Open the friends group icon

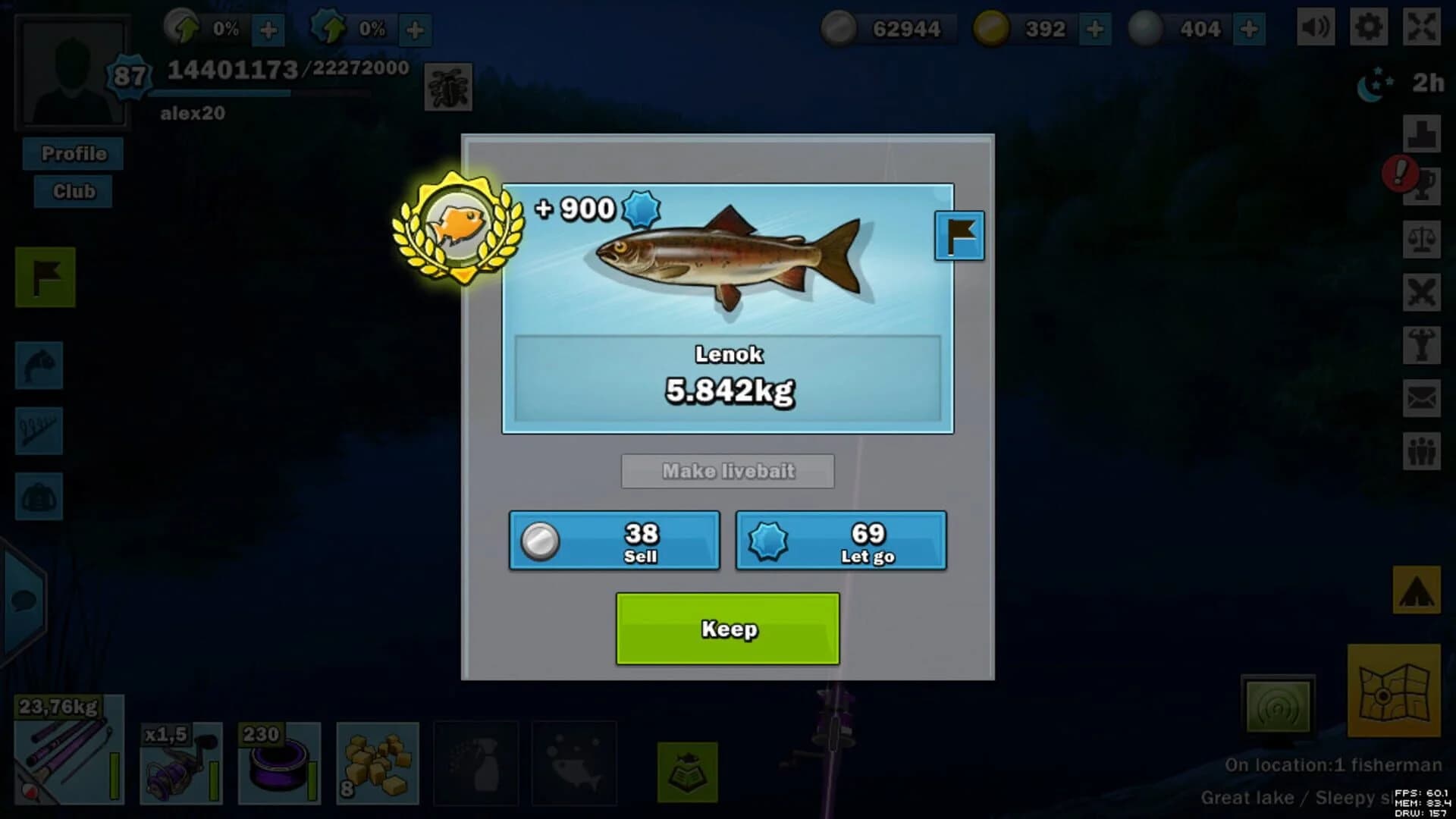click(1423, 450)
